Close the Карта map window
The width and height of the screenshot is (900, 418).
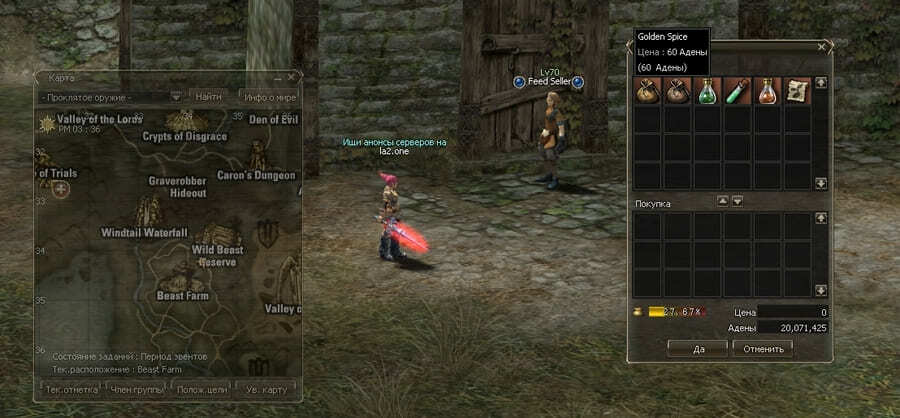[292, 77]
